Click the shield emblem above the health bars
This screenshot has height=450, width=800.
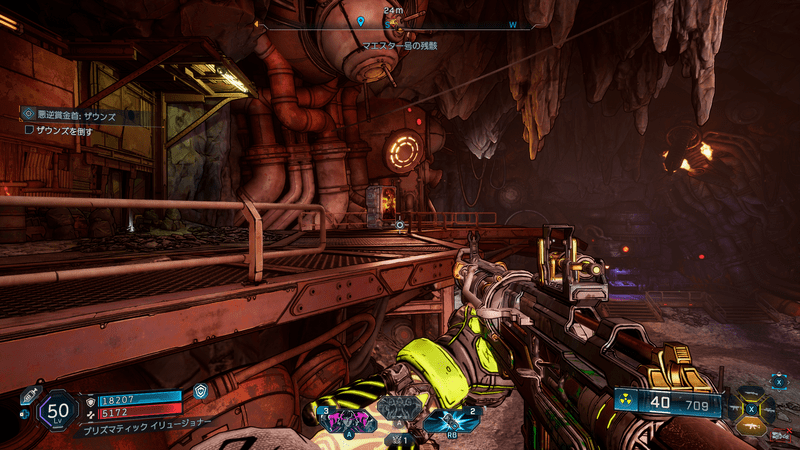[x=201, y=392]
